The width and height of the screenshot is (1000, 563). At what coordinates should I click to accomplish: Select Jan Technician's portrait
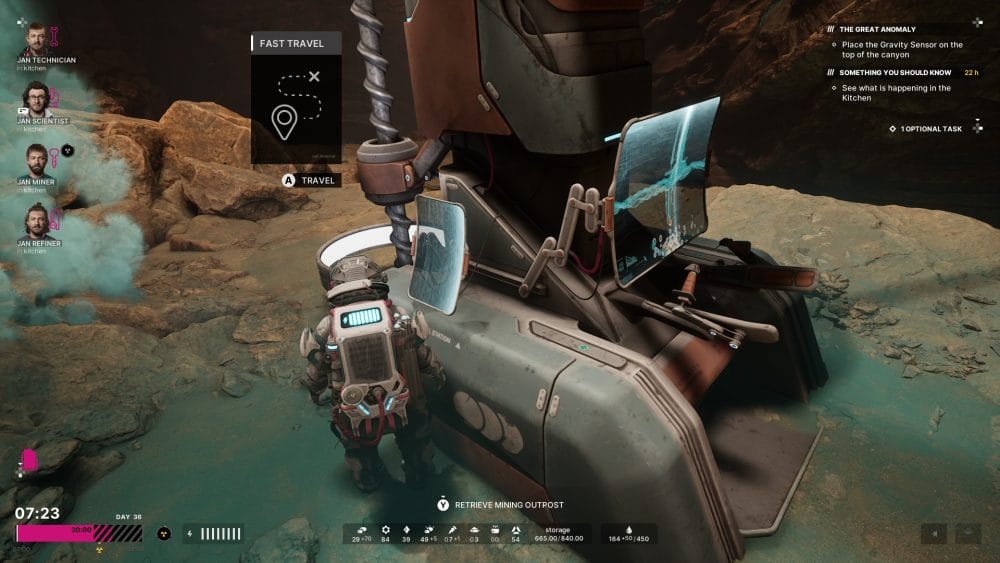[36, 36]
